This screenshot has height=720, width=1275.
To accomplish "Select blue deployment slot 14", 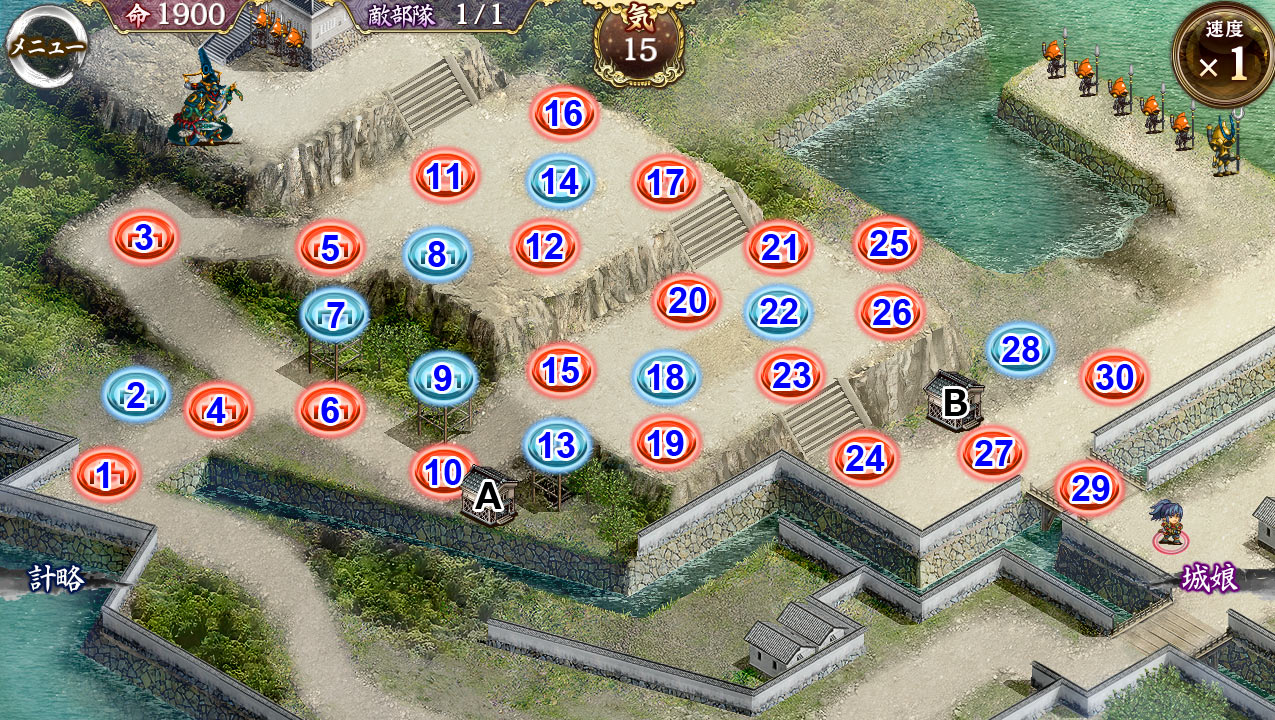I will (561, 182).
